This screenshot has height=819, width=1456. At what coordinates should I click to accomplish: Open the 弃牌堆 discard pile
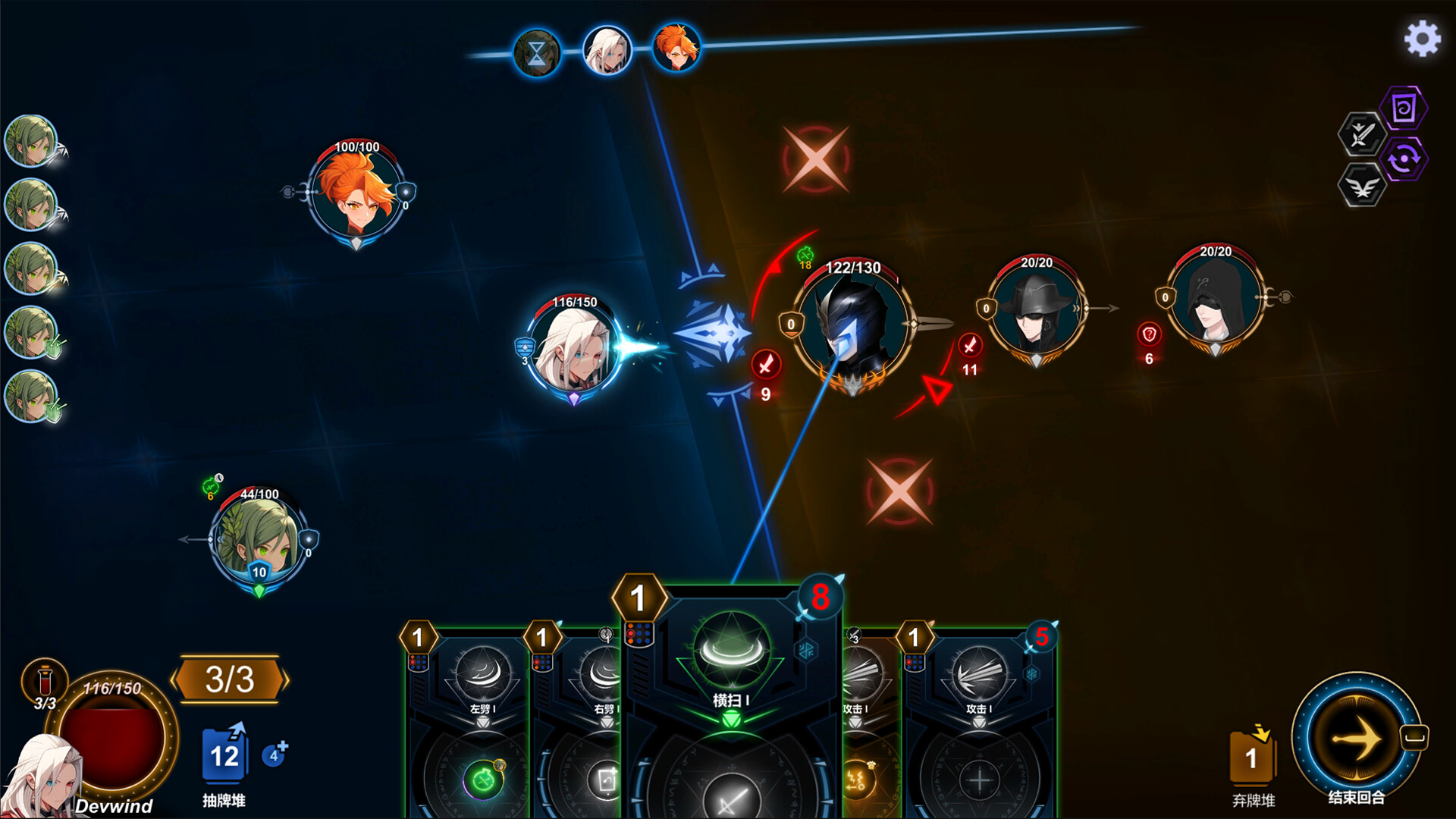[x=1252, y=758]
